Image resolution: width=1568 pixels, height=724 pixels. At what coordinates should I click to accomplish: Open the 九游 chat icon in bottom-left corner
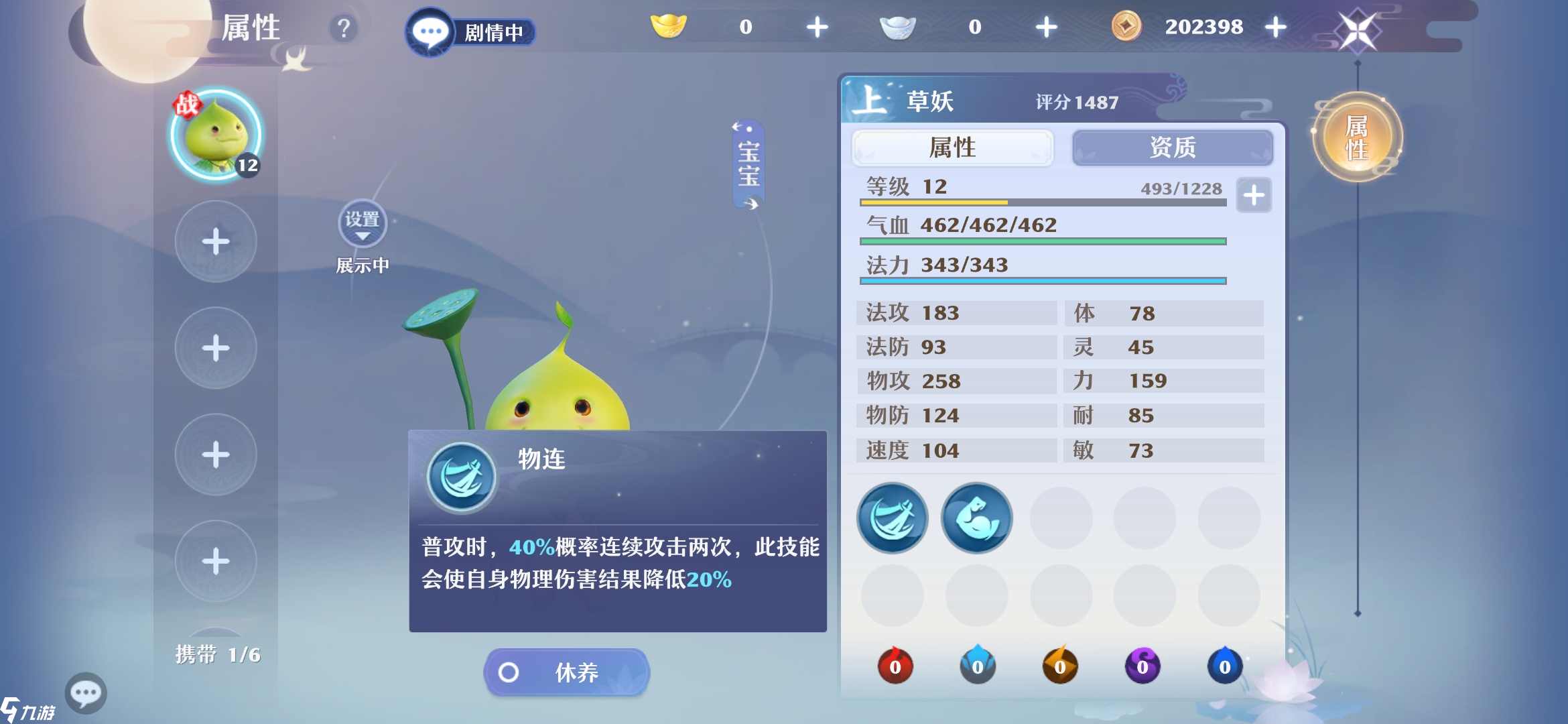(86, 693)
